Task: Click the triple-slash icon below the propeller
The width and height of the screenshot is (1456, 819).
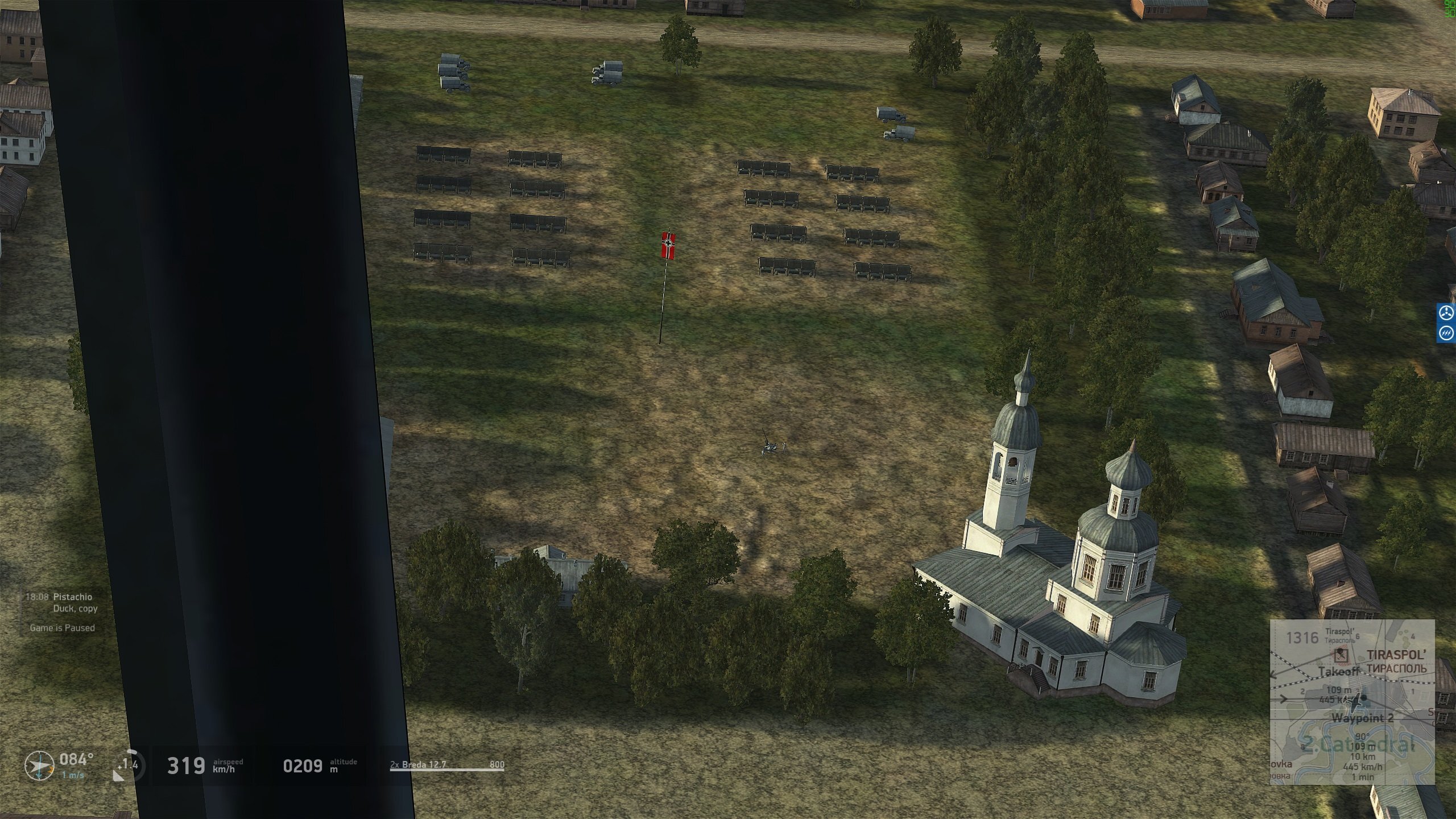Action: (x=1446, y=333)
